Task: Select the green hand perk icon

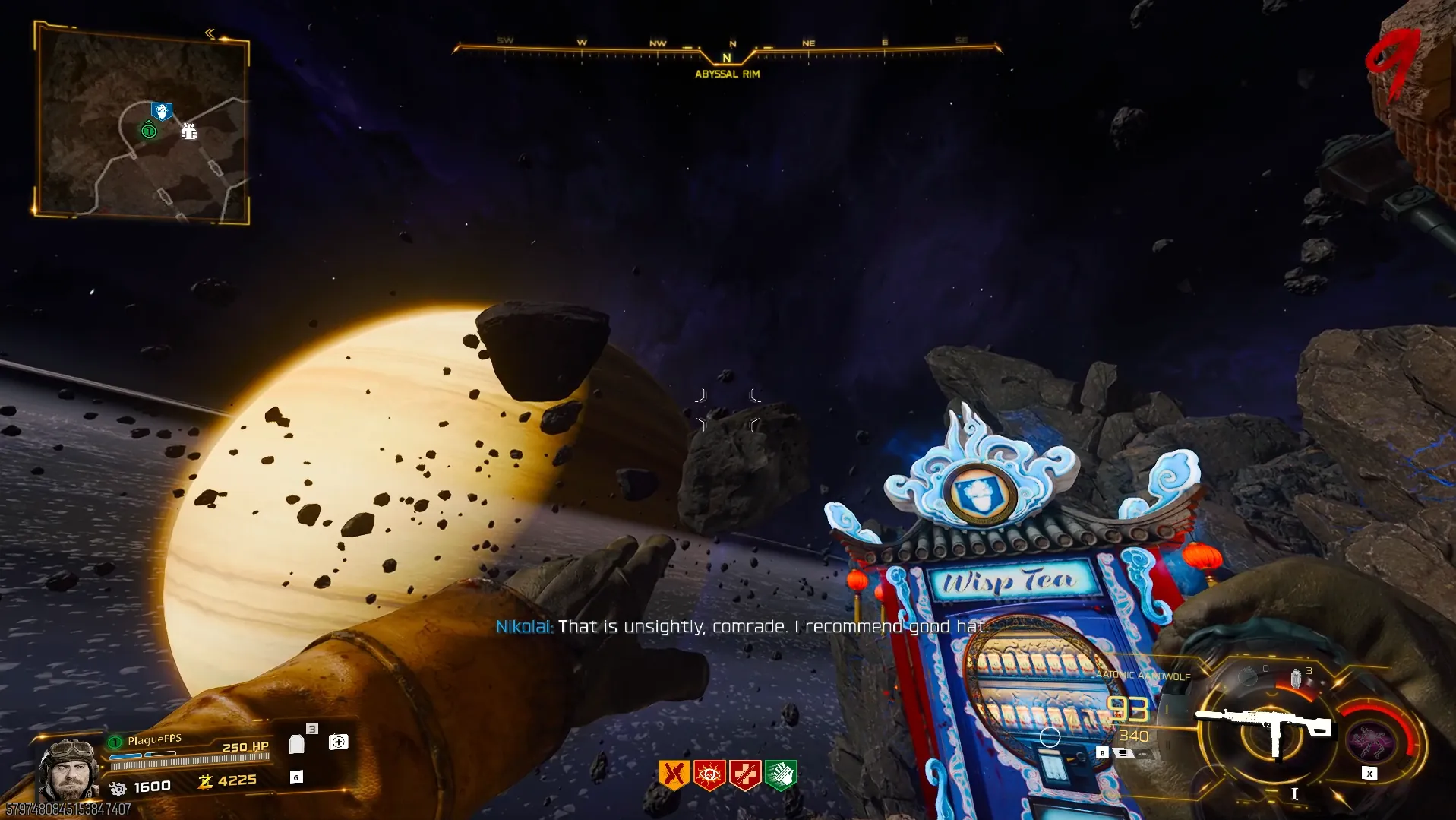Action: [781, 775]
